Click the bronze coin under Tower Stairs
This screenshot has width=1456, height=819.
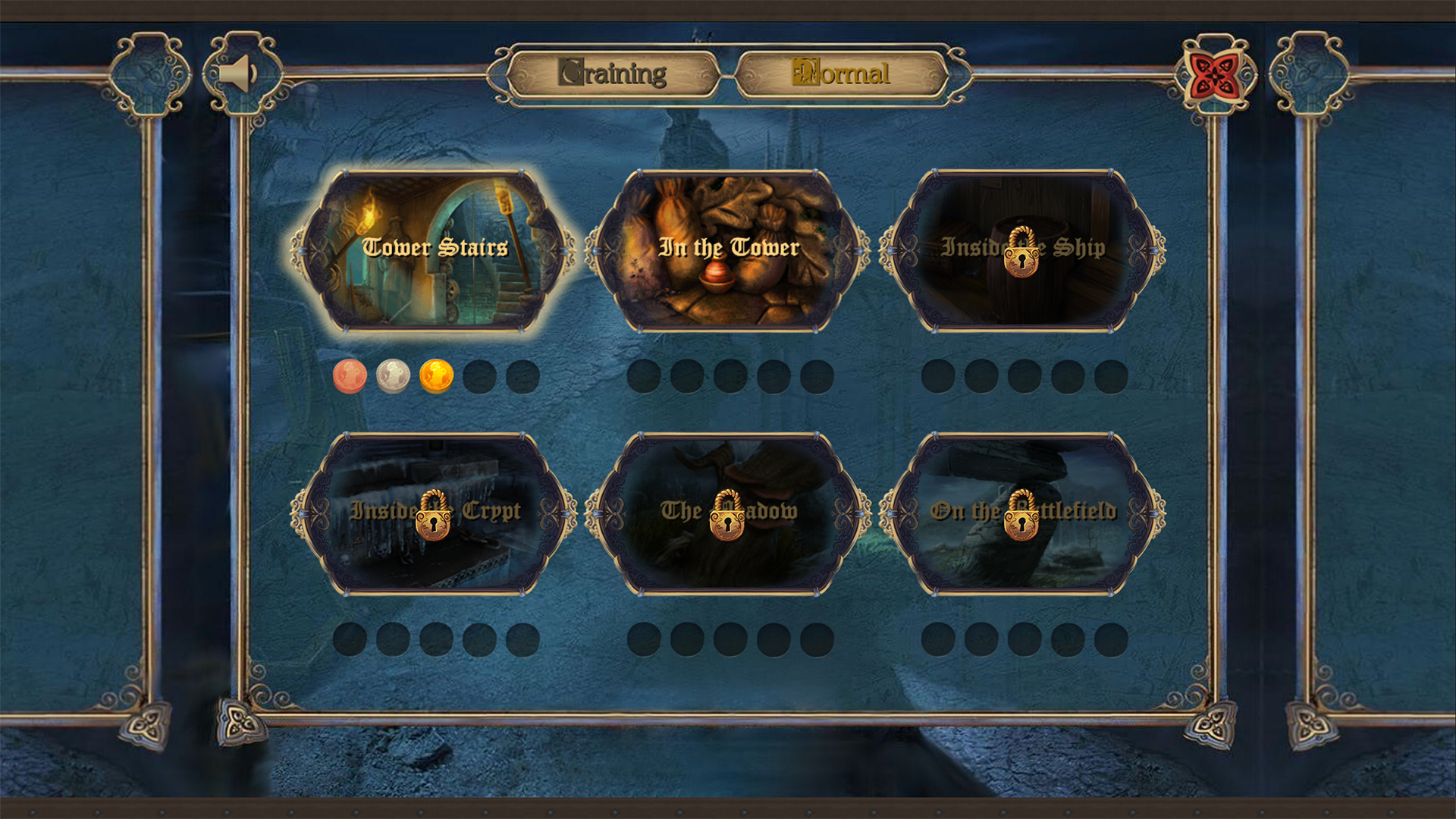tap(349, 374)
